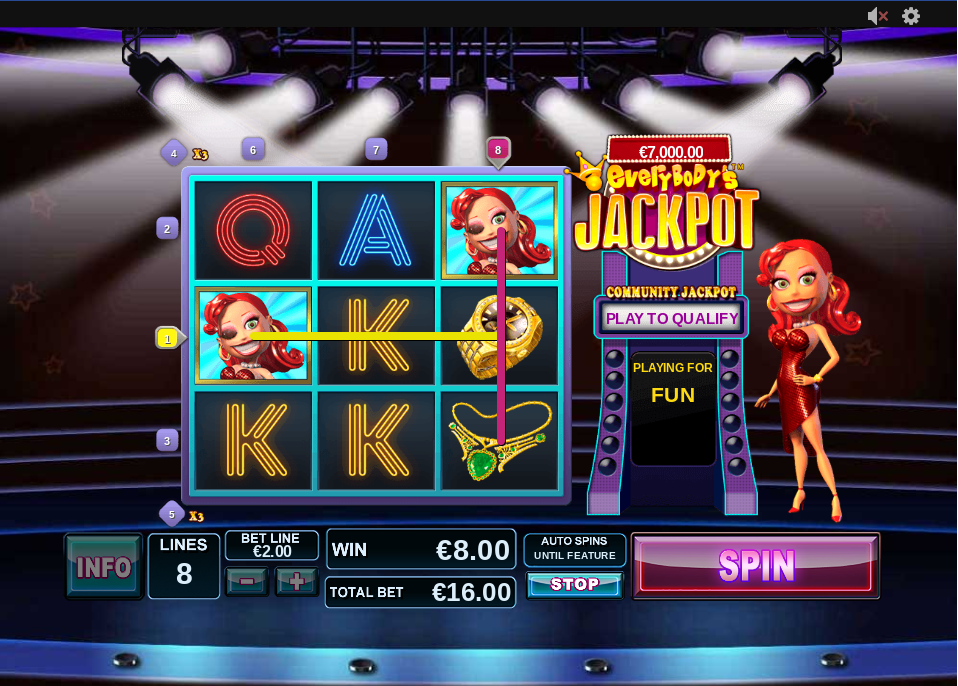The image size is (958, 686).
Task: Click payline marker 8
Action: (498, 150)
